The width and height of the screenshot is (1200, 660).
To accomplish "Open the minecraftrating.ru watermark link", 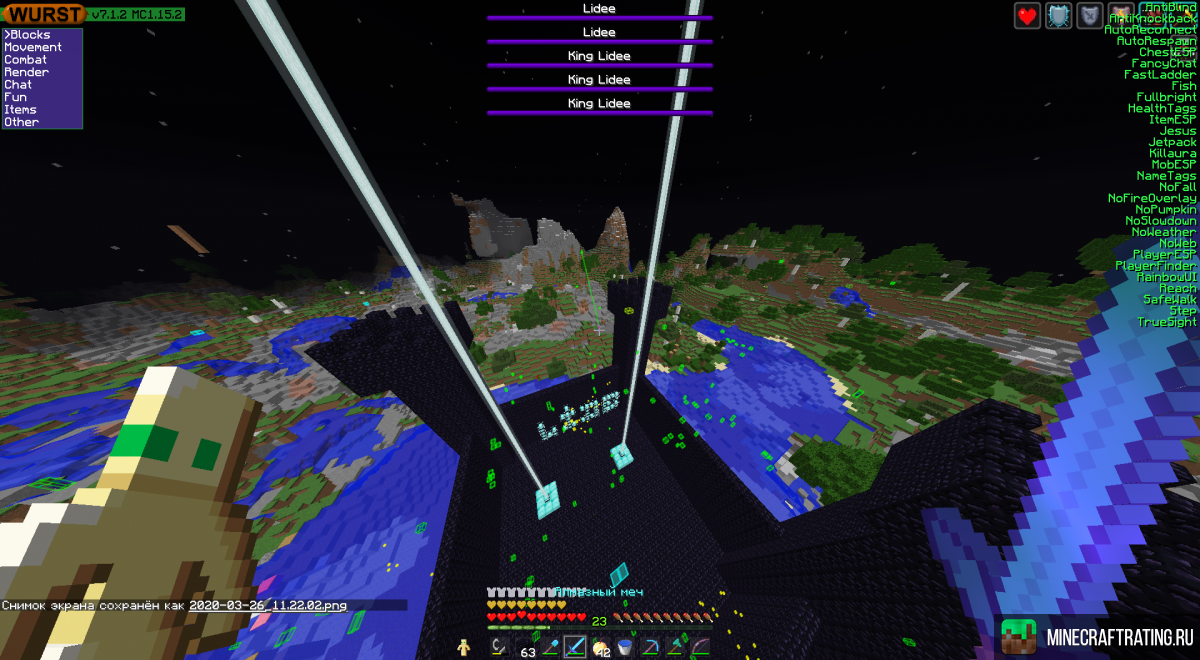I will (x=1100, y=637).
